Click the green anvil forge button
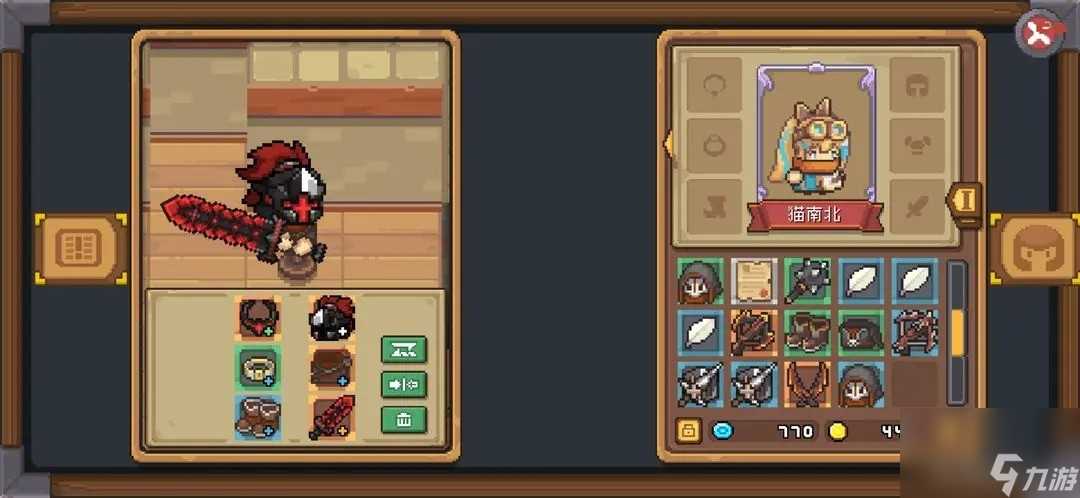The image size is (1080, 498). click(x=404, y=349)
